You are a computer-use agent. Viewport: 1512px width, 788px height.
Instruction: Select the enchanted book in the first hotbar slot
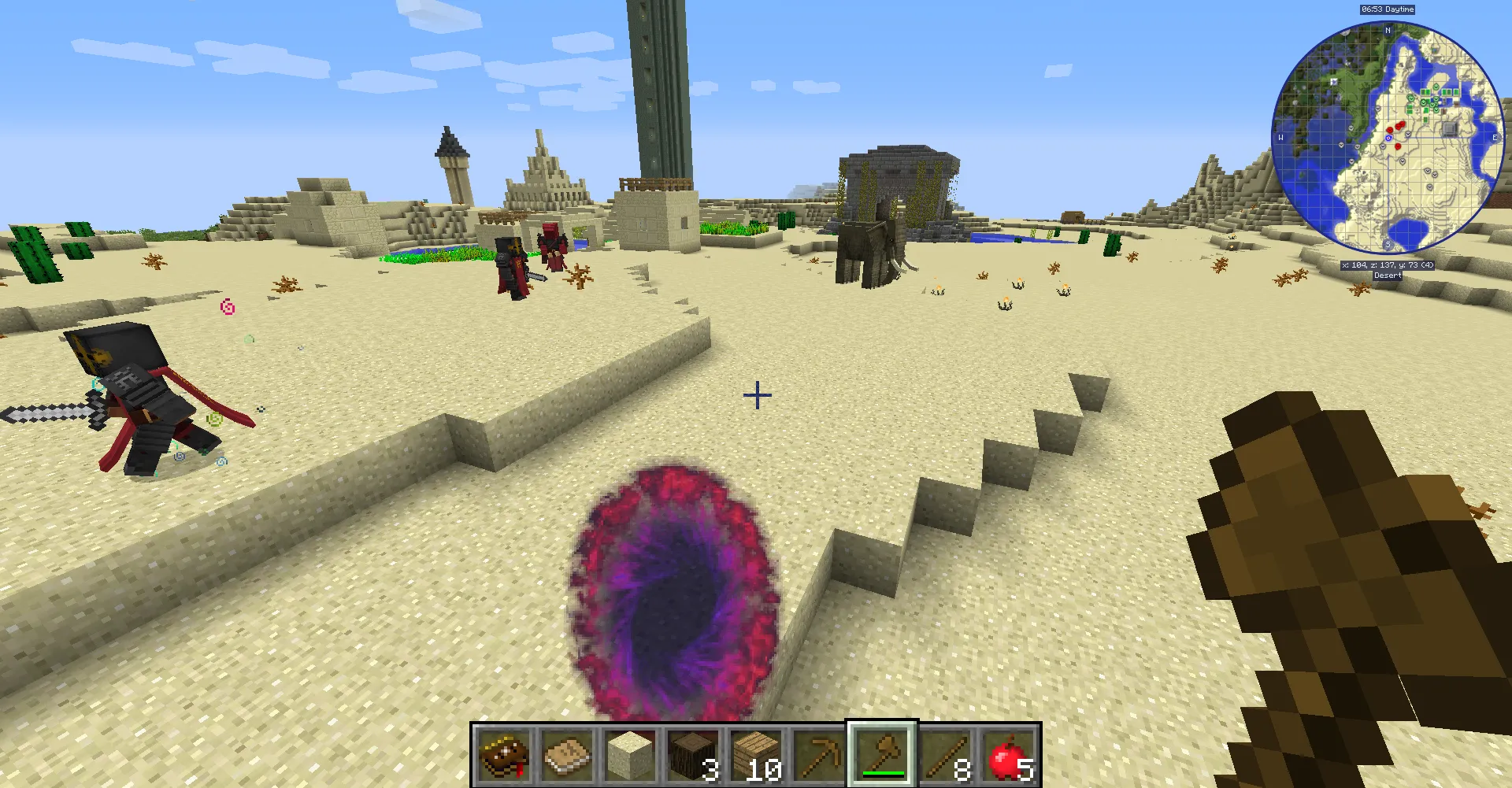pyautogui.click(x=502, y=757)
